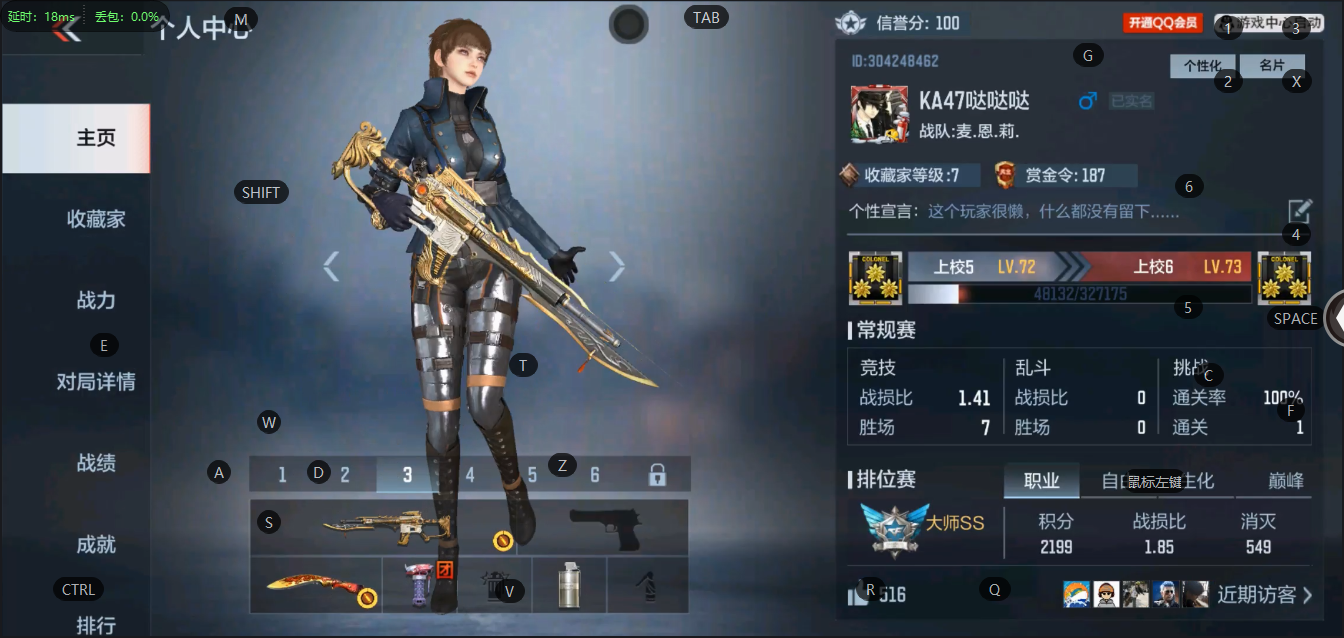
Task: Show previous character with left arrow
Action: click(x=331, y=266)
